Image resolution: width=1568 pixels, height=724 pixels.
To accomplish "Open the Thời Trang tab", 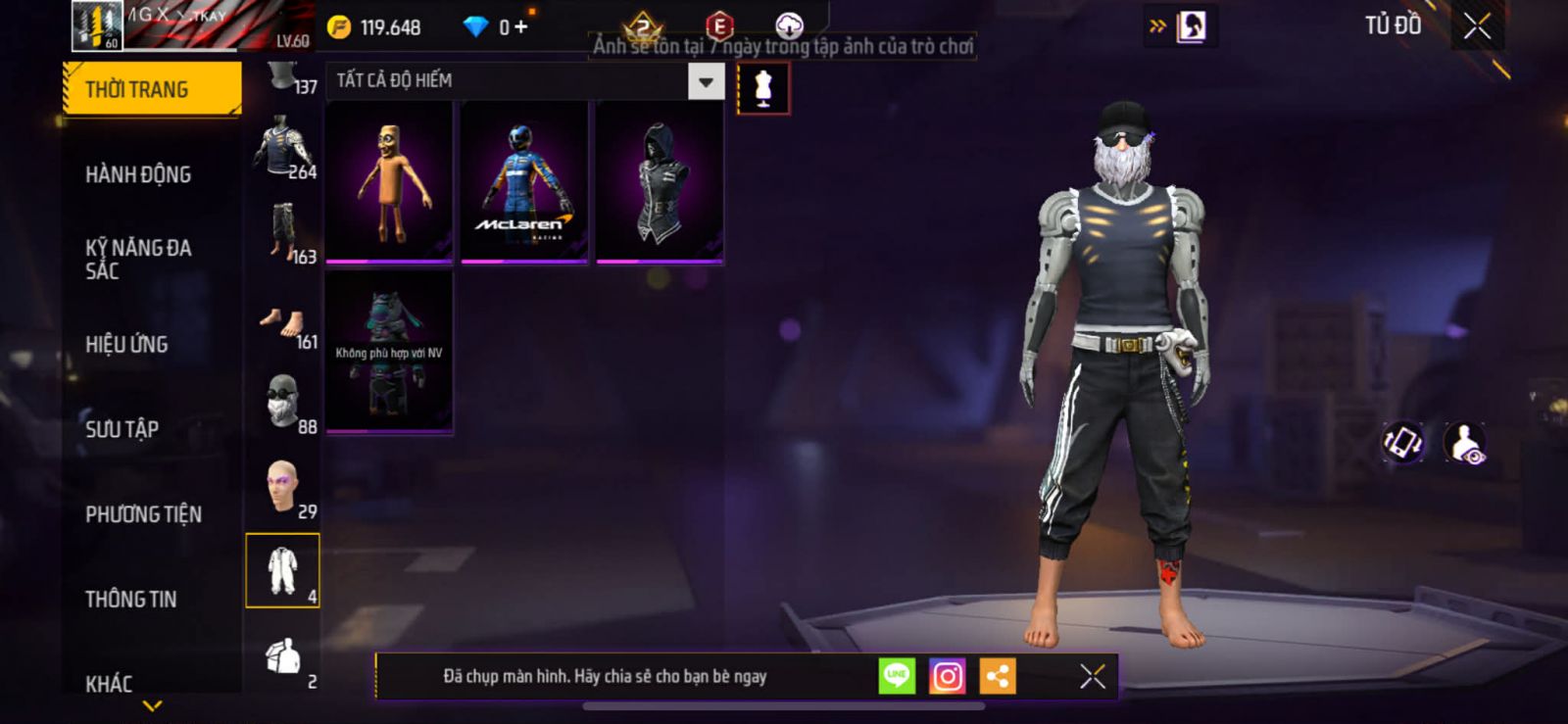I will (x=151, y=89).
